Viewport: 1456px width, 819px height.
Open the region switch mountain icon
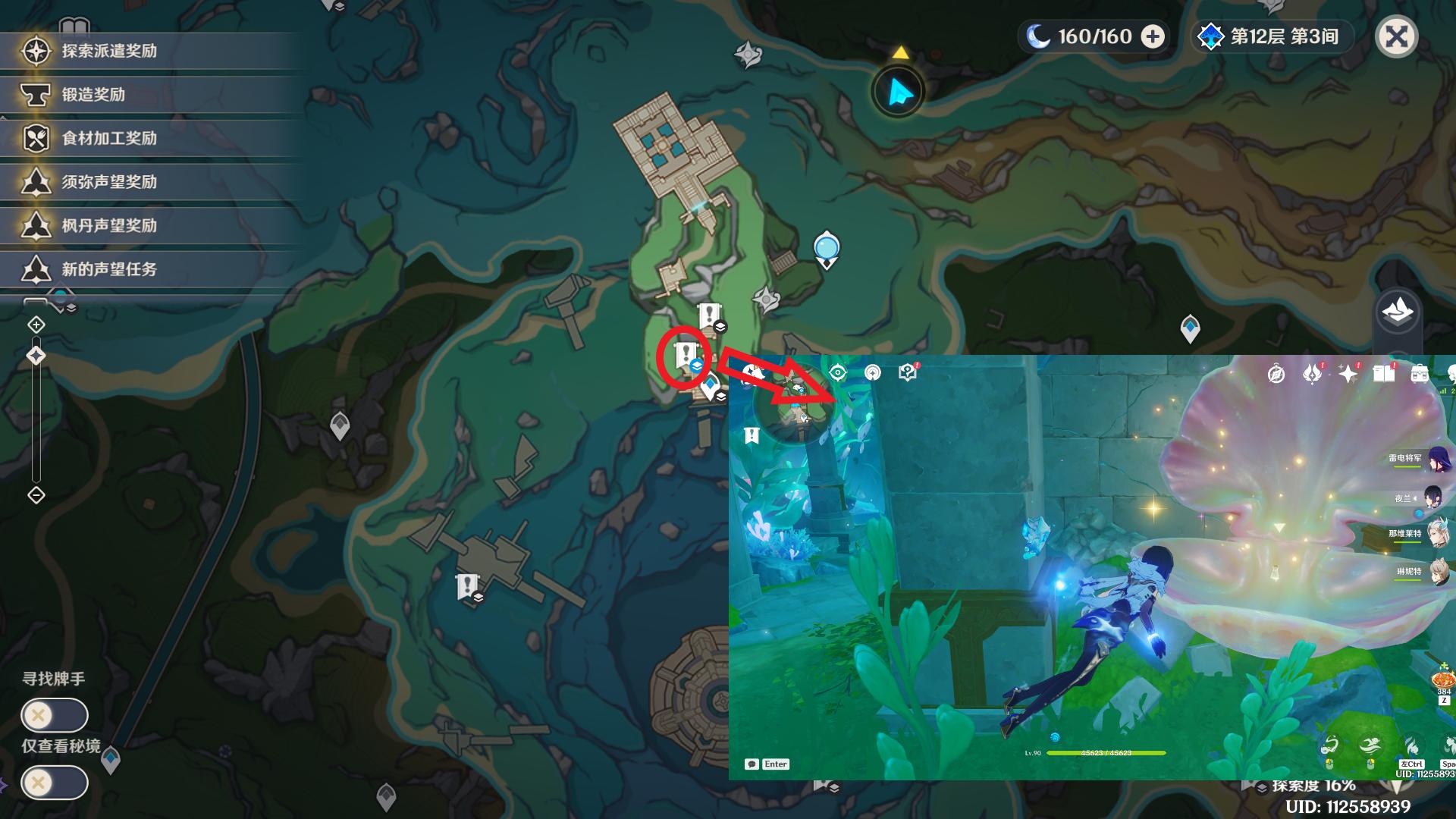point(1397,311)
